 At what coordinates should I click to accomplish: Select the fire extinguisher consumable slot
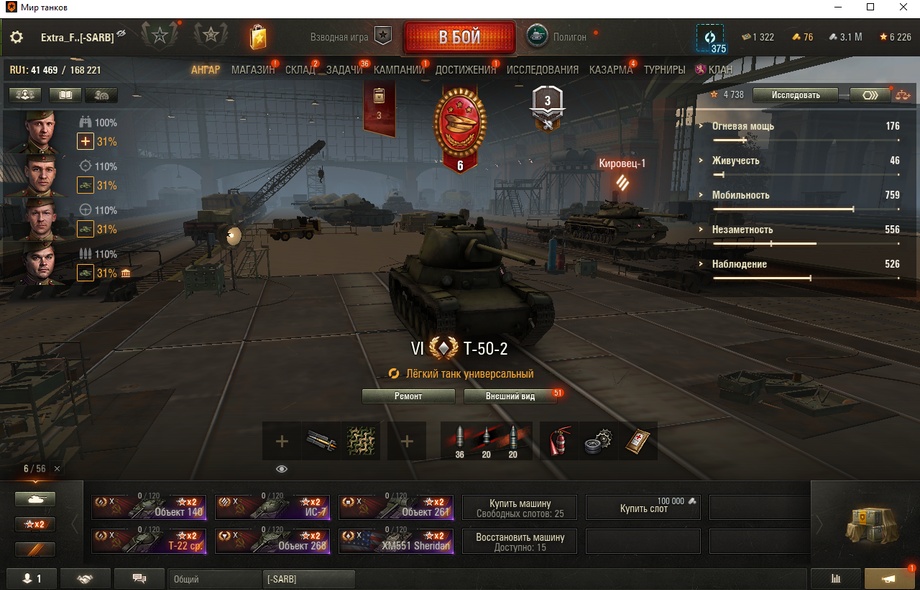pos(559,440)
